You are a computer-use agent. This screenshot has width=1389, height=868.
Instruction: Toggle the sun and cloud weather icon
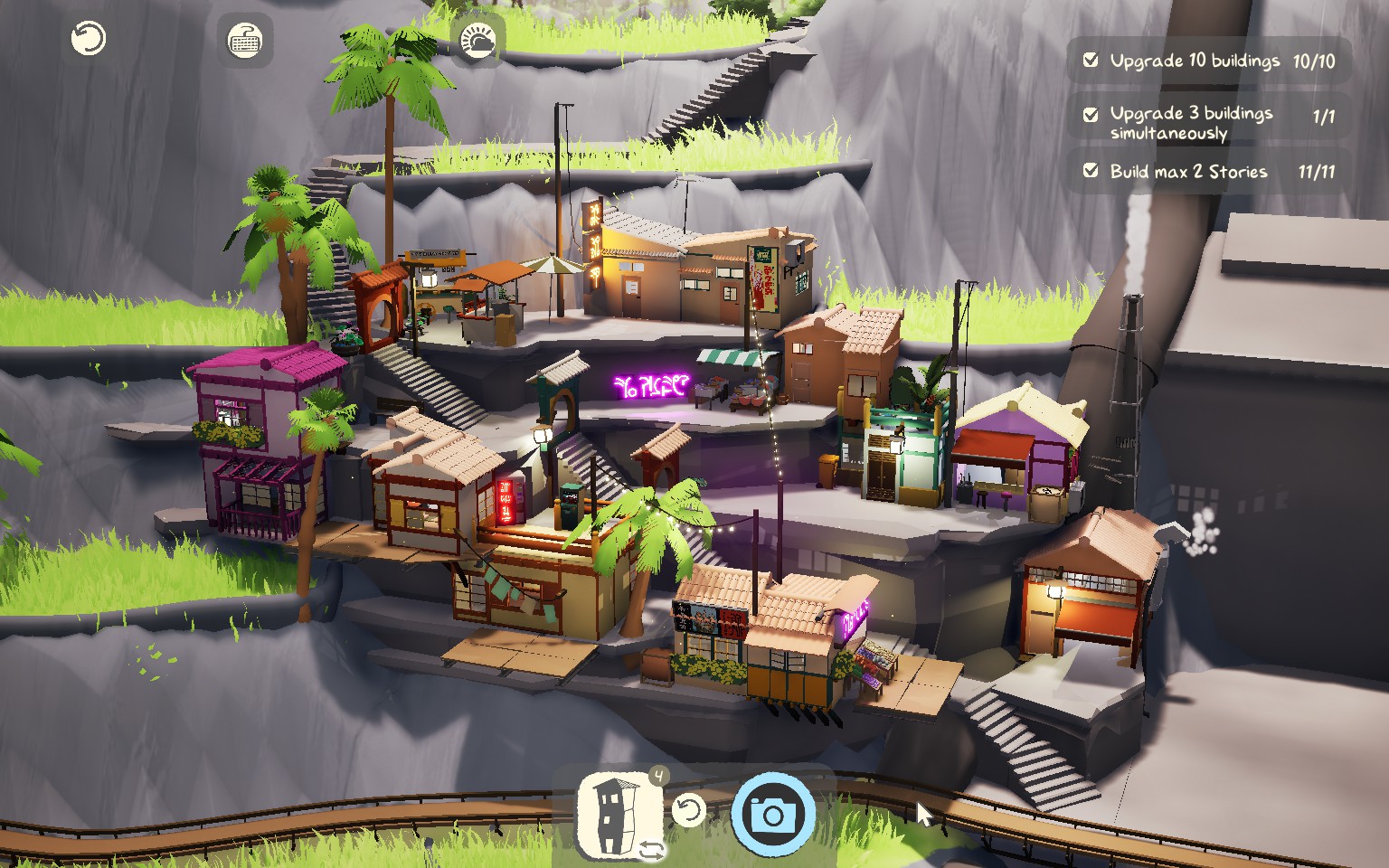477,41
